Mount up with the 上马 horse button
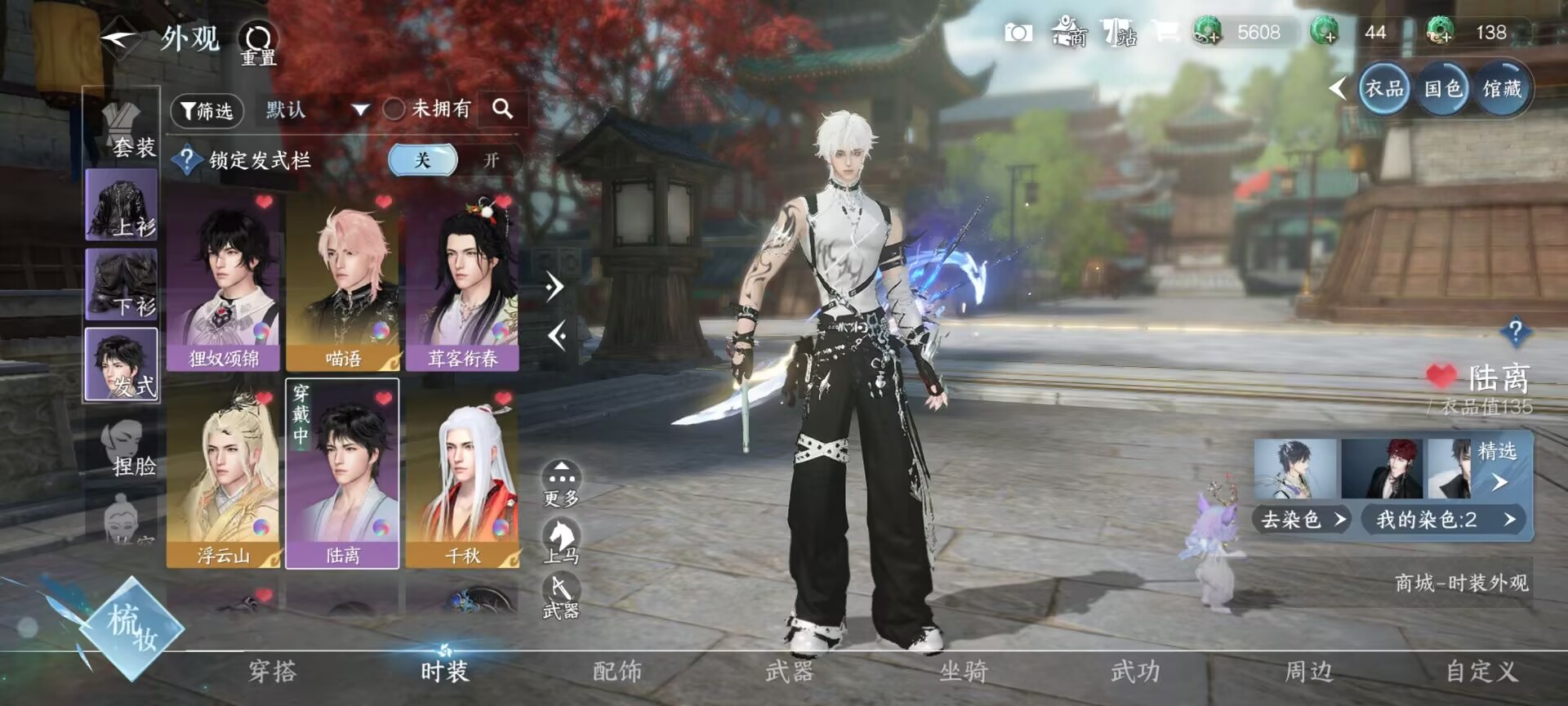The image size is (1568, 706). 561,541
